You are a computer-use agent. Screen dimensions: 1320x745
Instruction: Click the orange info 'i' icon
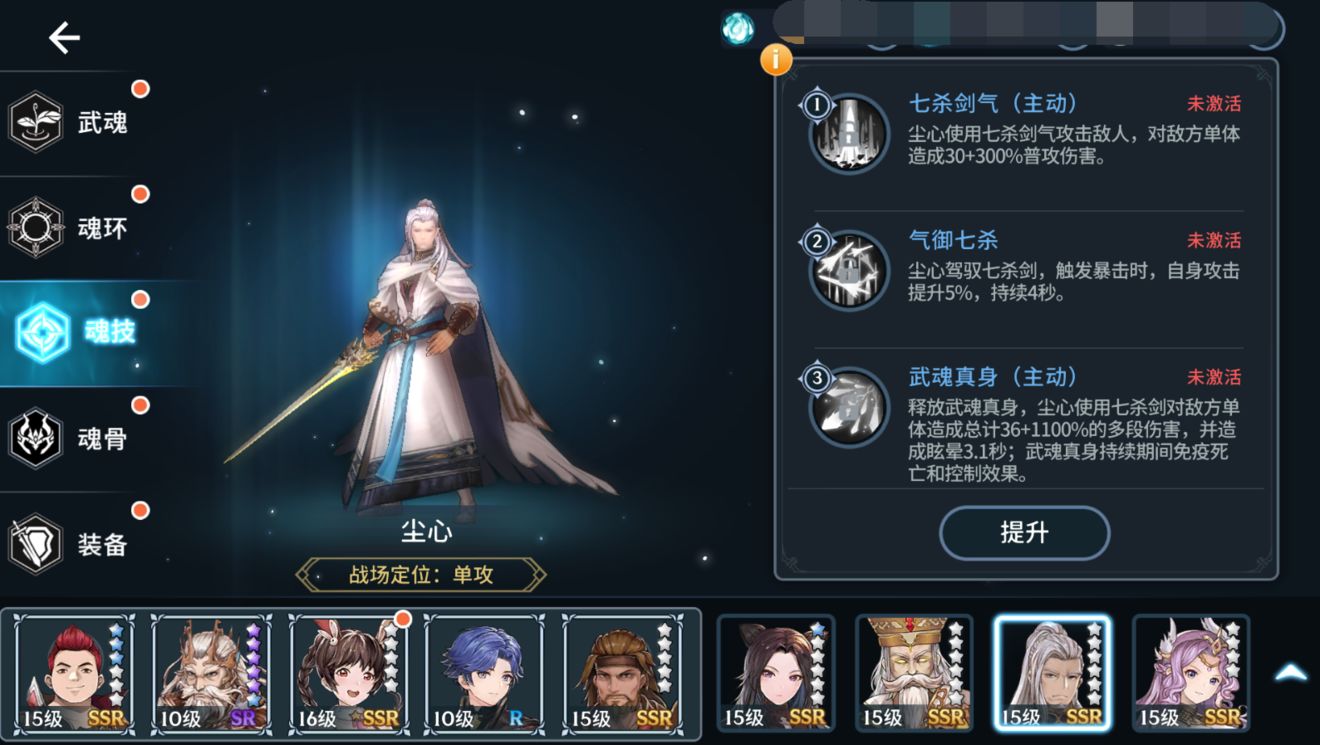775,60
